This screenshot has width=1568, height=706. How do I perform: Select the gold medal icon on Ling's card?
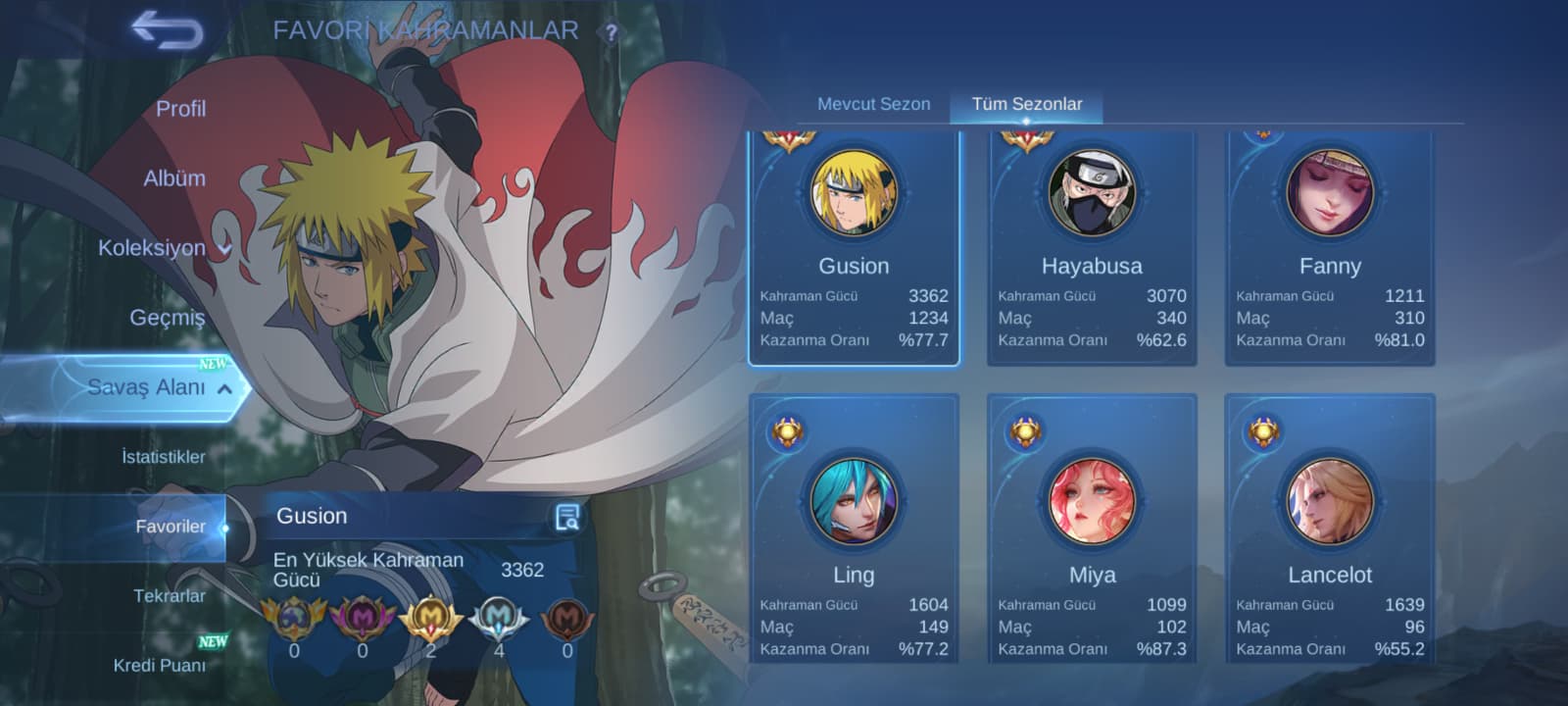click(790, 431)
